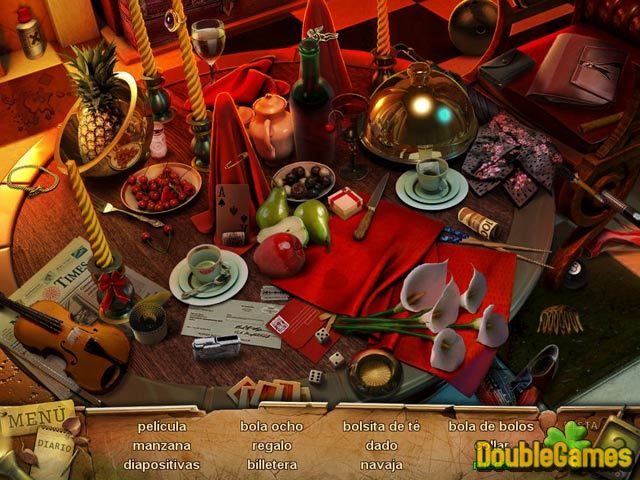Select 'navaja' from the item list
Screen dimensions: 640x480
(382, 464)
